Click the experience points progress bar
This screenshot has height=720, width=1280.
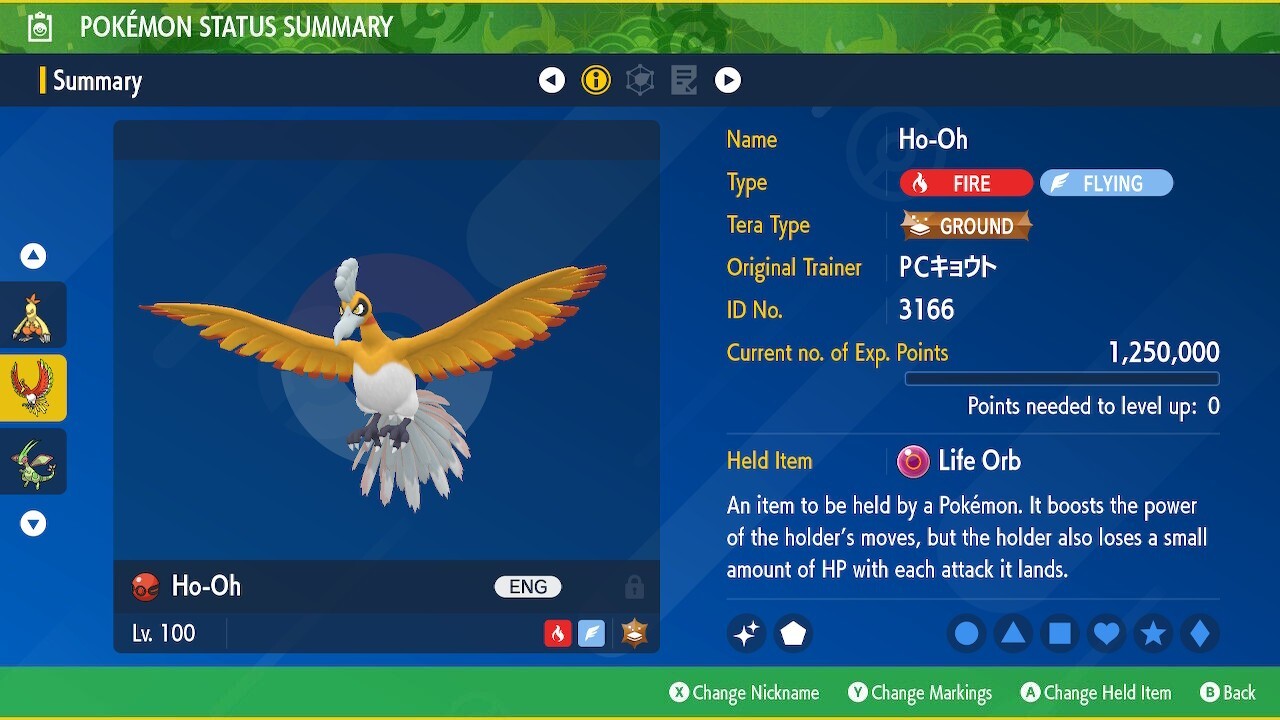pos(1062,379)
